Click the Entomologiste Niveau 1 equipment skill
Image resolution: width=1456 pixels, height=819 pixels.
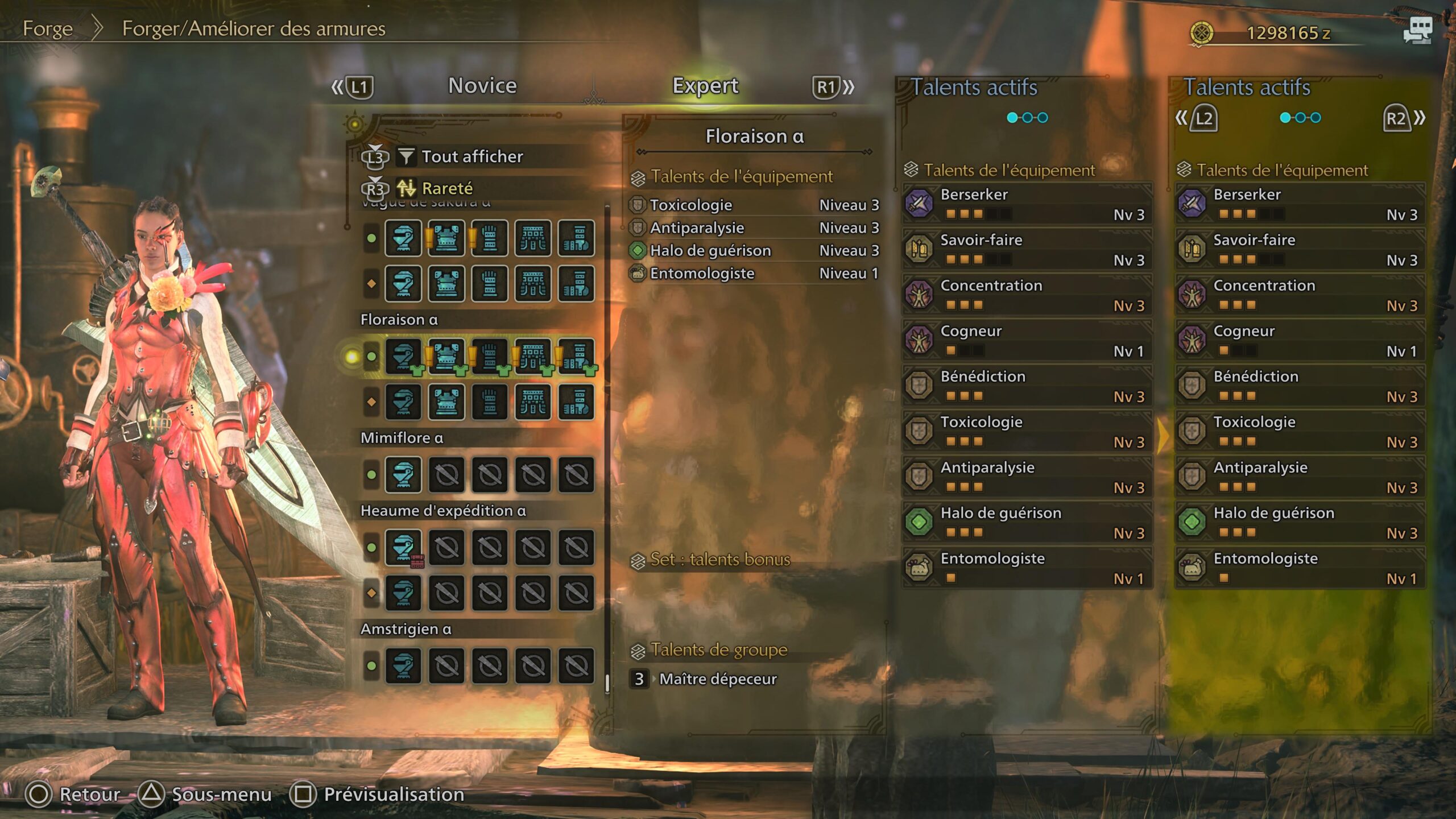point(754,274)
